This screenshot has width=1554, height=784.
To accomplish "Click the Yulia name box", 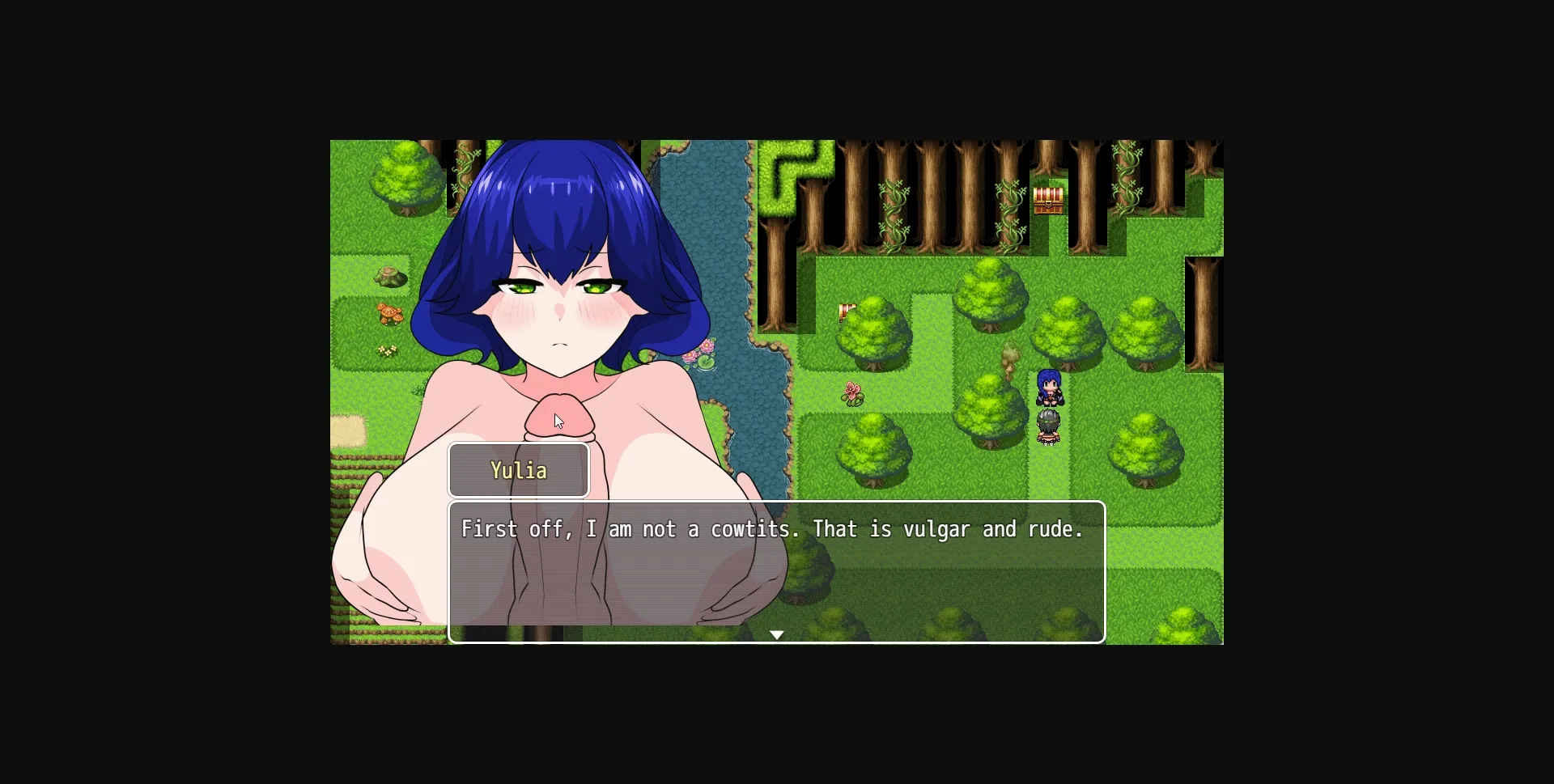I will 518,470.
